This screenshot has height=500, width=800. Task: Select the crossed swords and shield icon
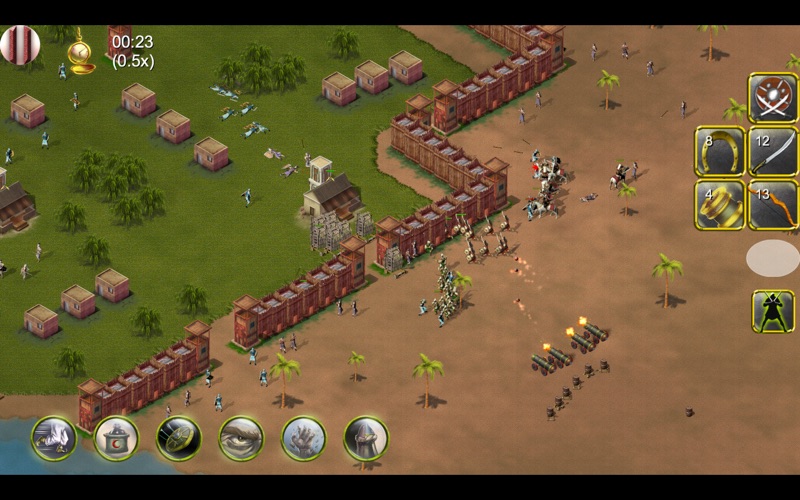click(773, 97)
